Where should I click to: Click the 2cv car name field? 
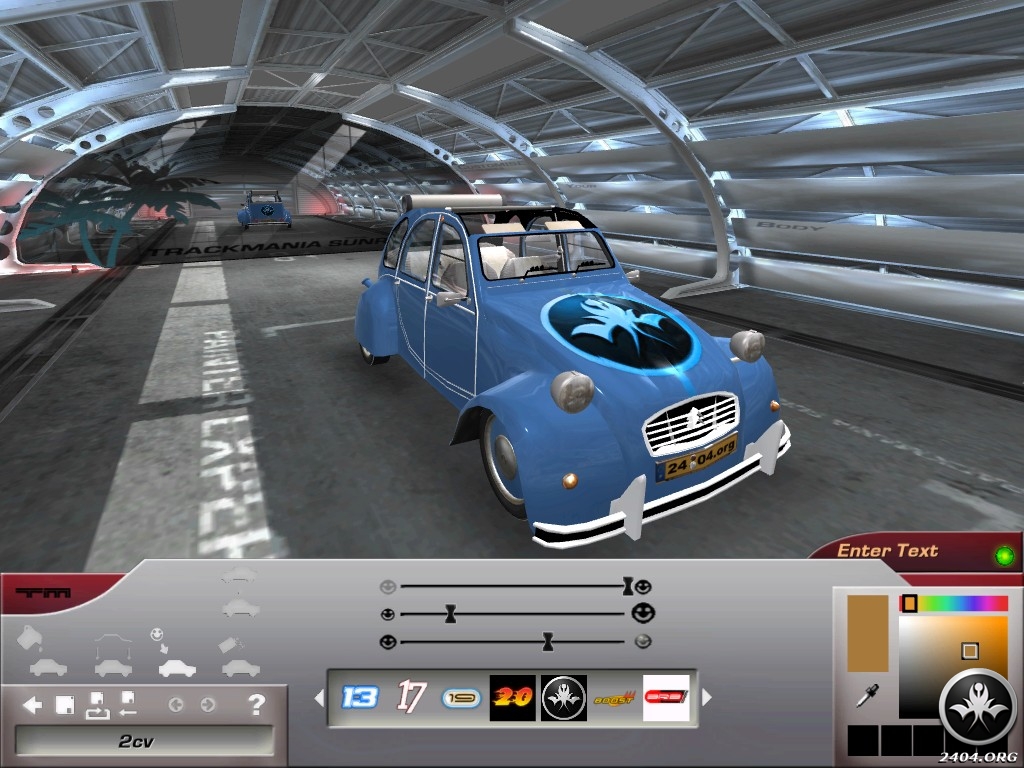[x=144, y=741]
